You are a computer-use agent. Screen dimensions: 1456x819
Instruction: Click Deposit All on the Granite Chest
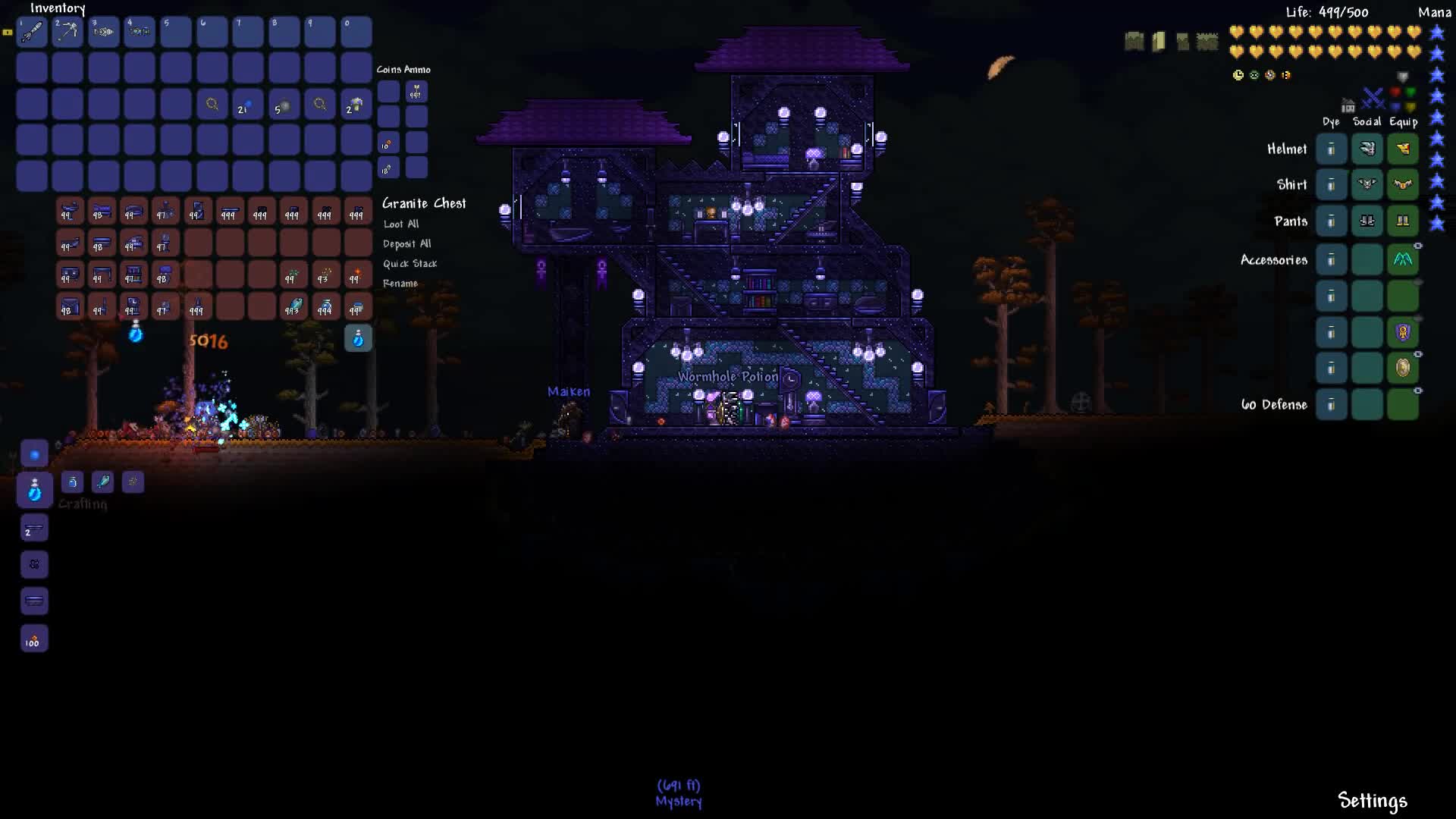point(406,243)
